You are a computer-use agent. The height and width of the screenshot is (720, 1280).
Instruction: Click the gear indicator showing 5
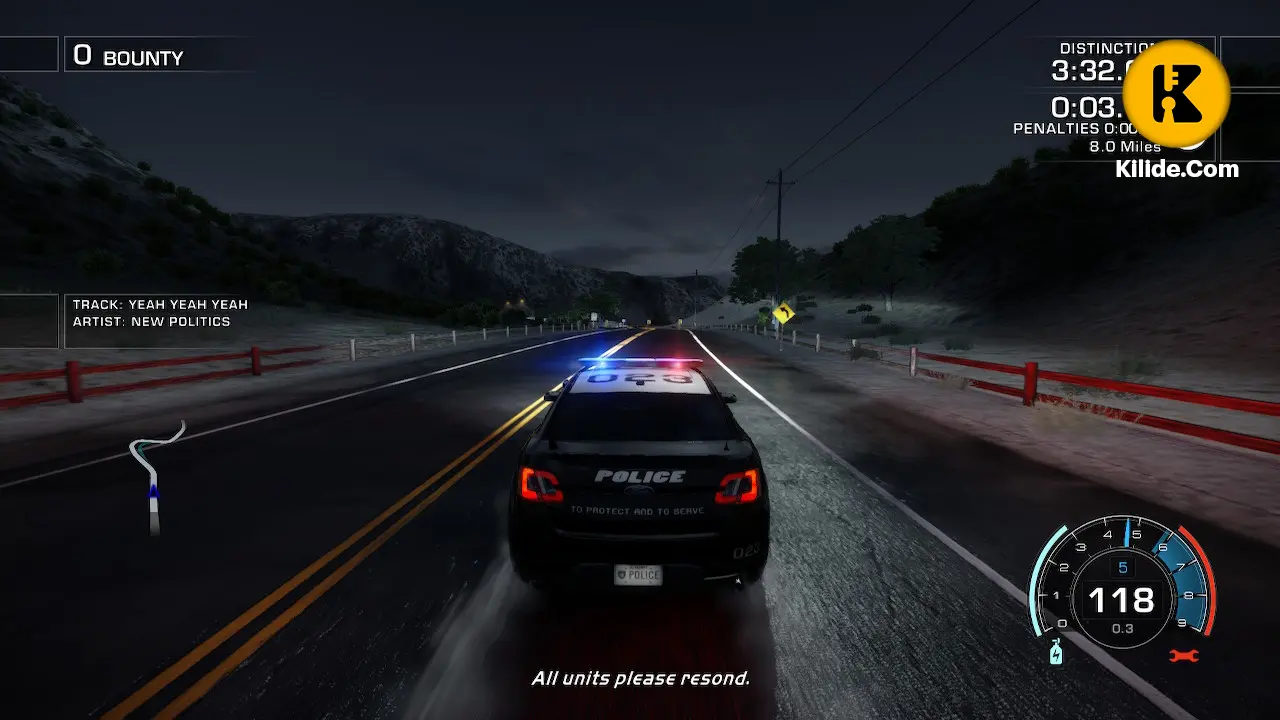click(x=1124, y=565)
